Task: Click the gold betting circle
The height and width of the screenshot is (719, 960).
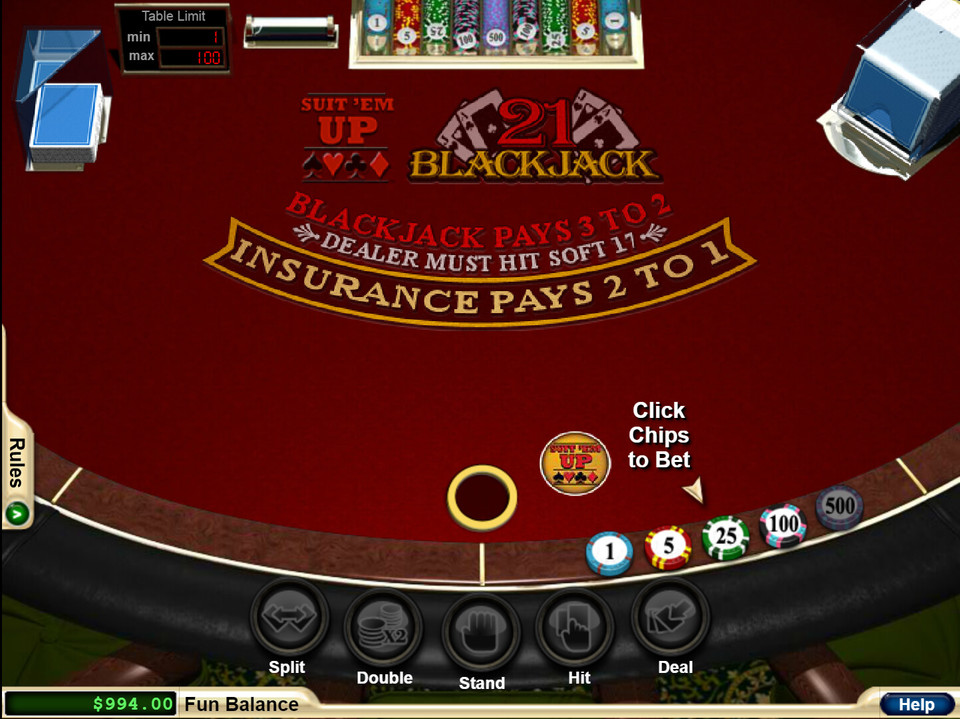Action: 482,497
